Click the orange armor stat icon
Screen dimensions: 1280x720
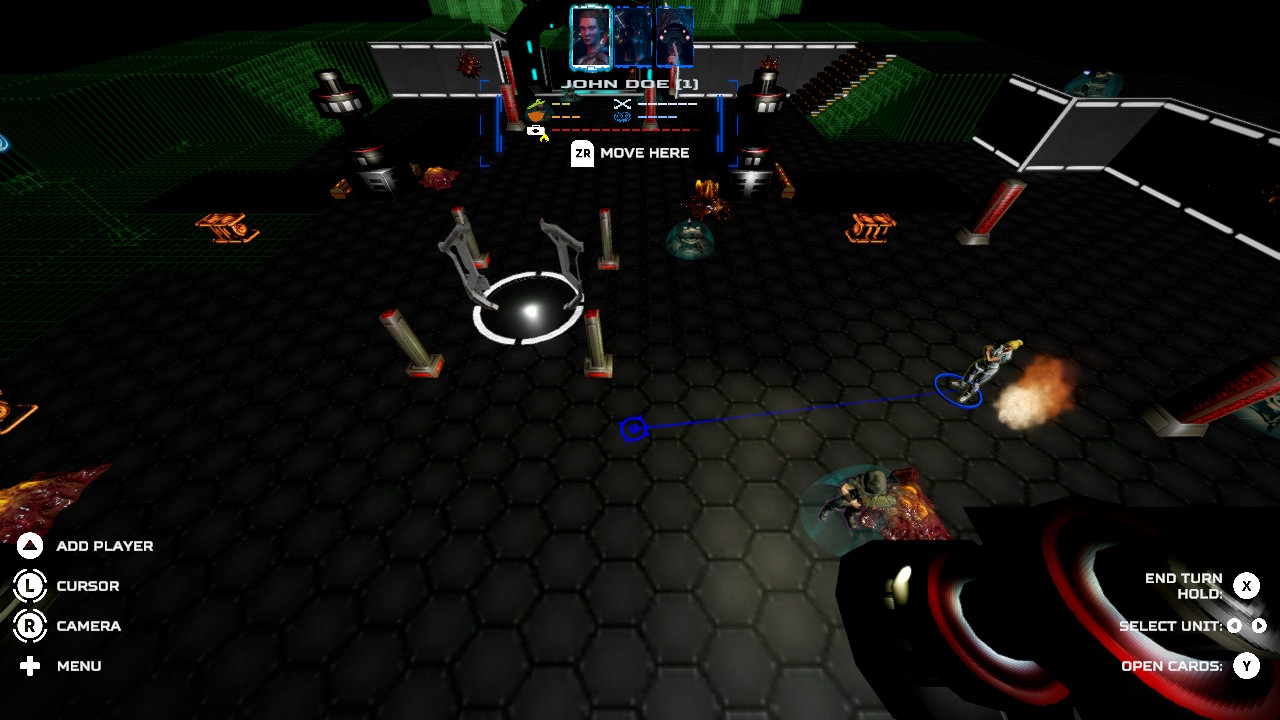tap(535, 117)
